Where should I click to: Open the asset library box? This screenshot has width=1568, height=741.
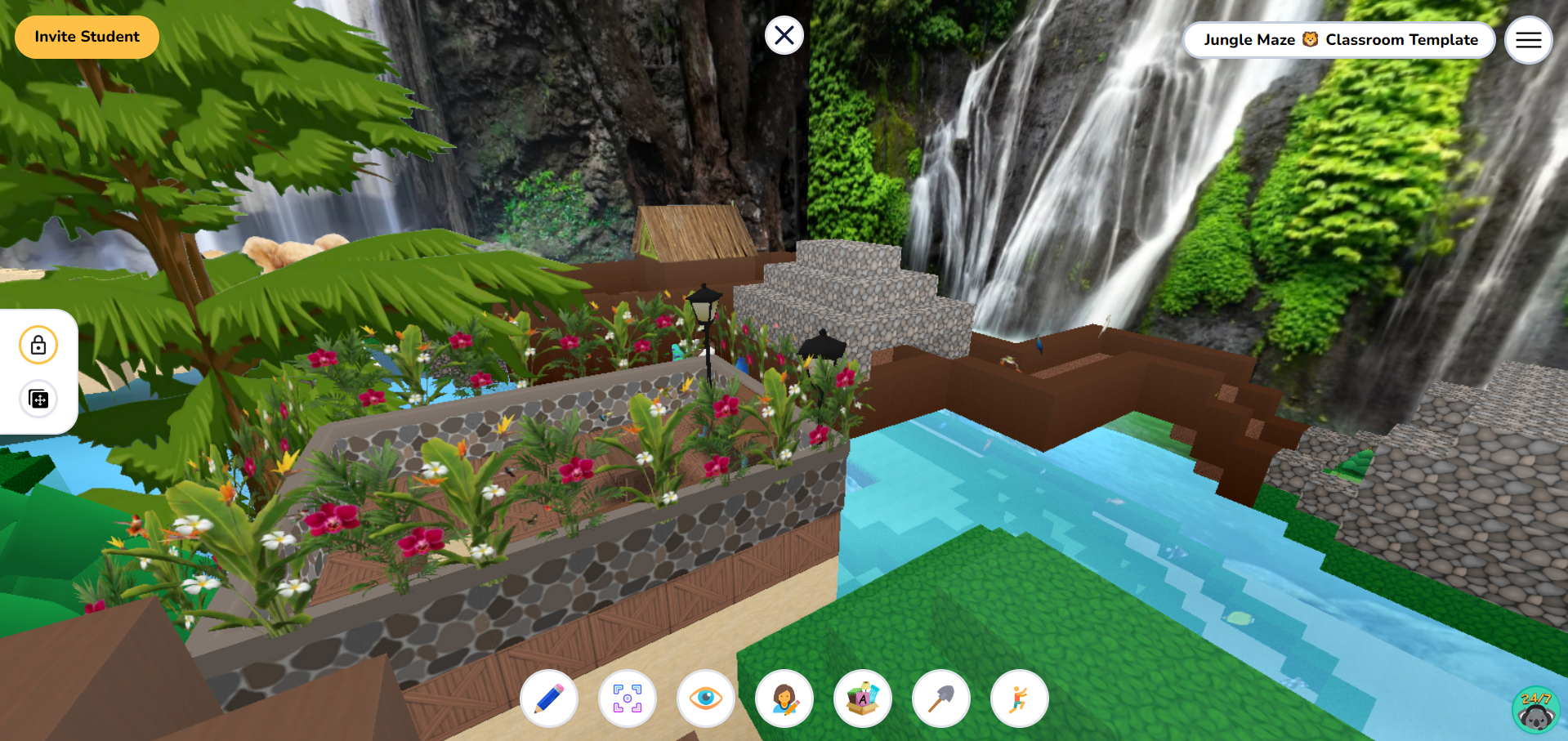[x=863, y=699]
